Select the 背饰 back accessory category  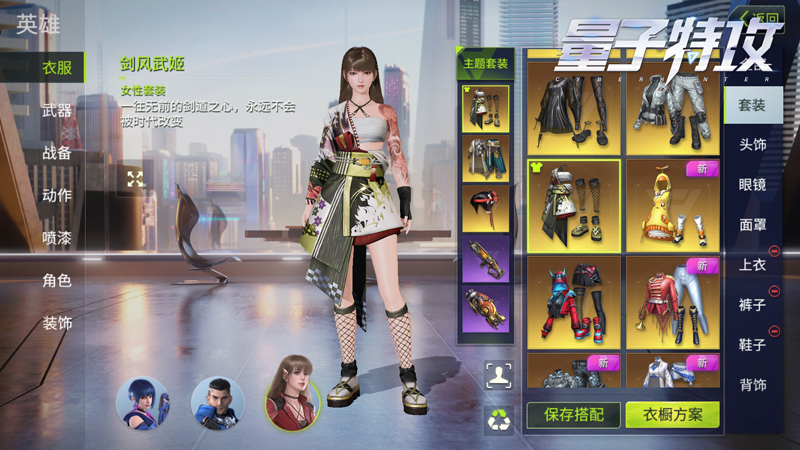click(752, 385)
